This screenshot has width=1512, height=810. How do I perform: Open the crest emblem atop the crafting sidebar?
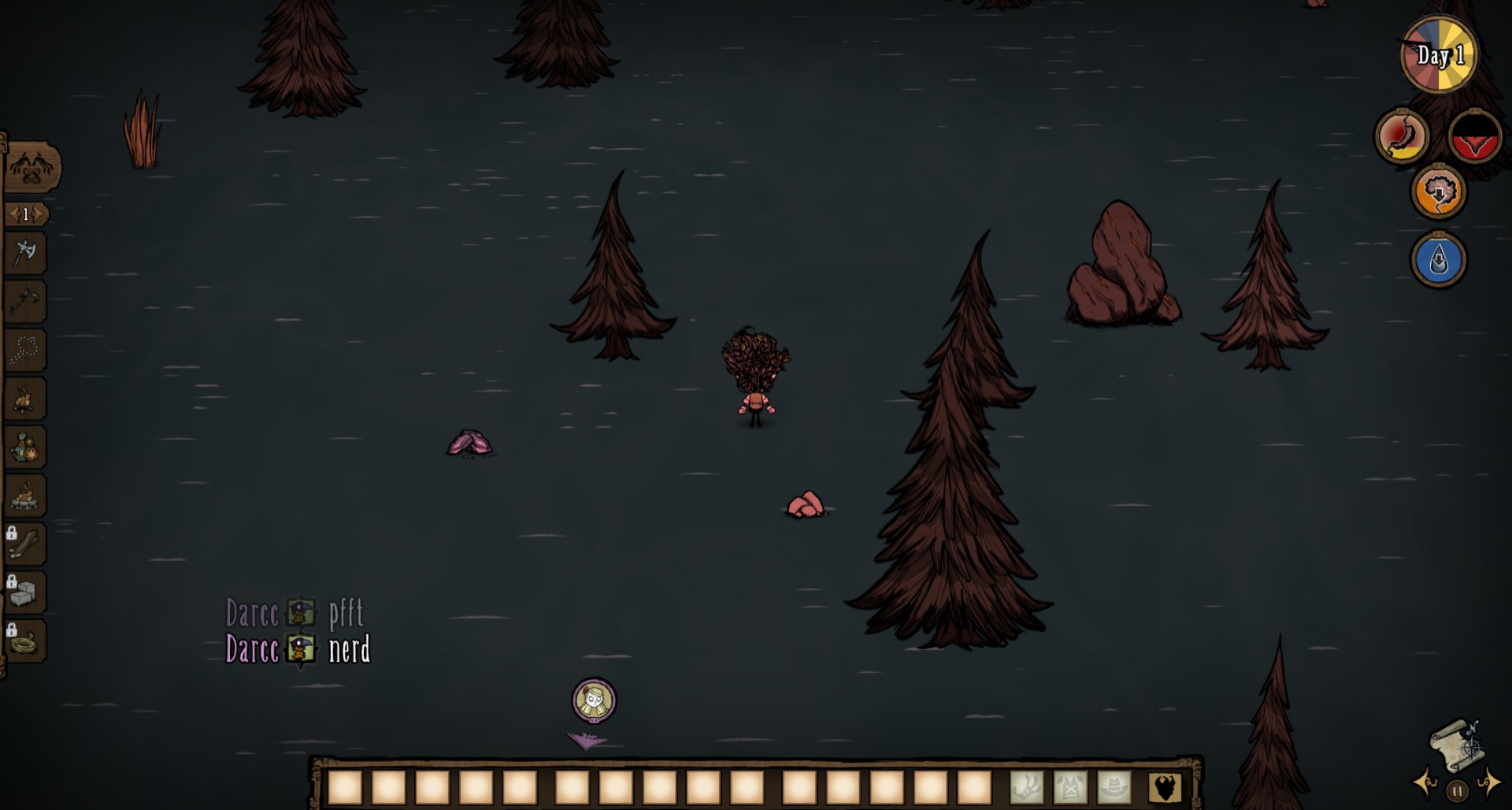(30, 165)
